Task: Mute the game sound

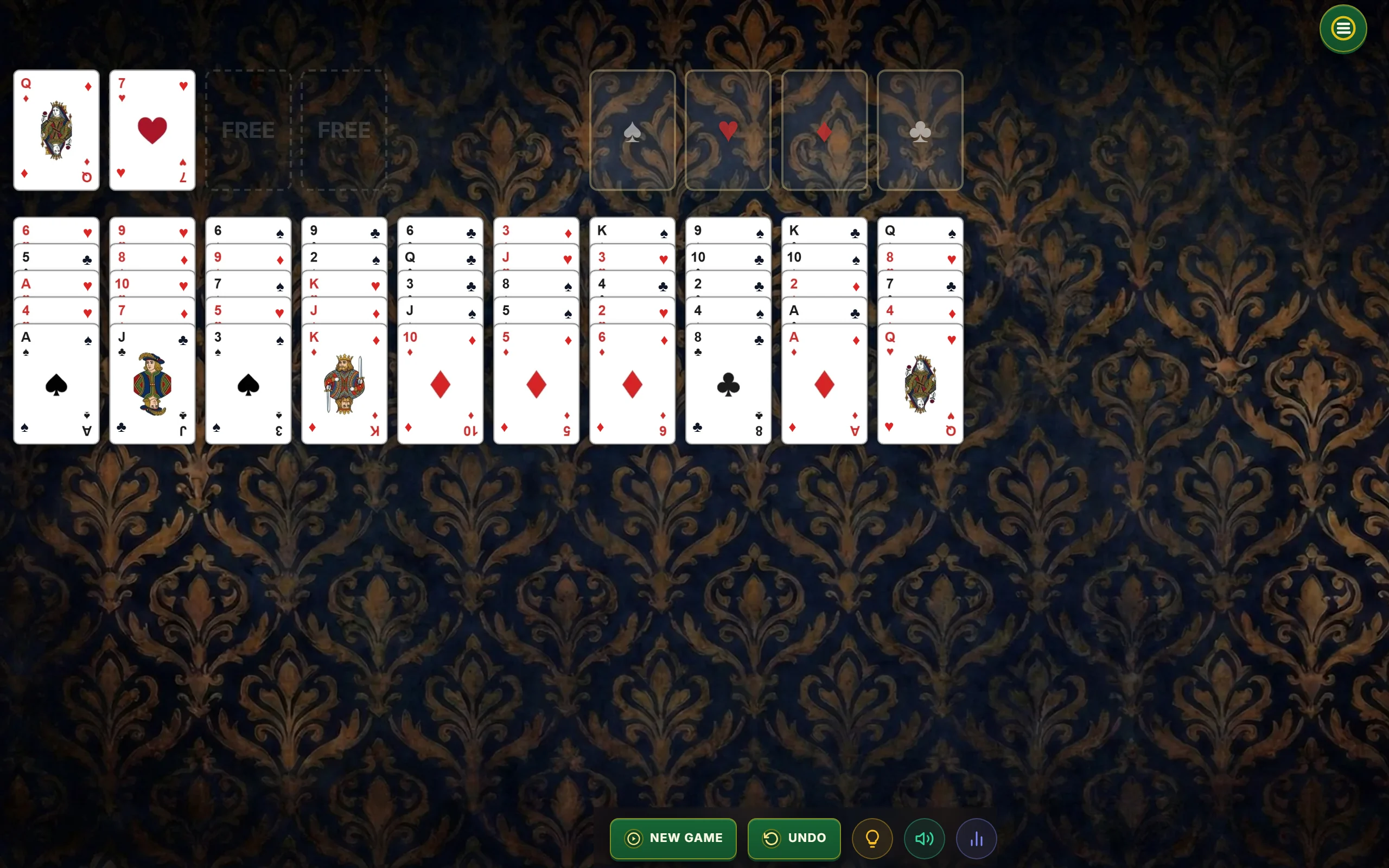Action: (924, 838)
